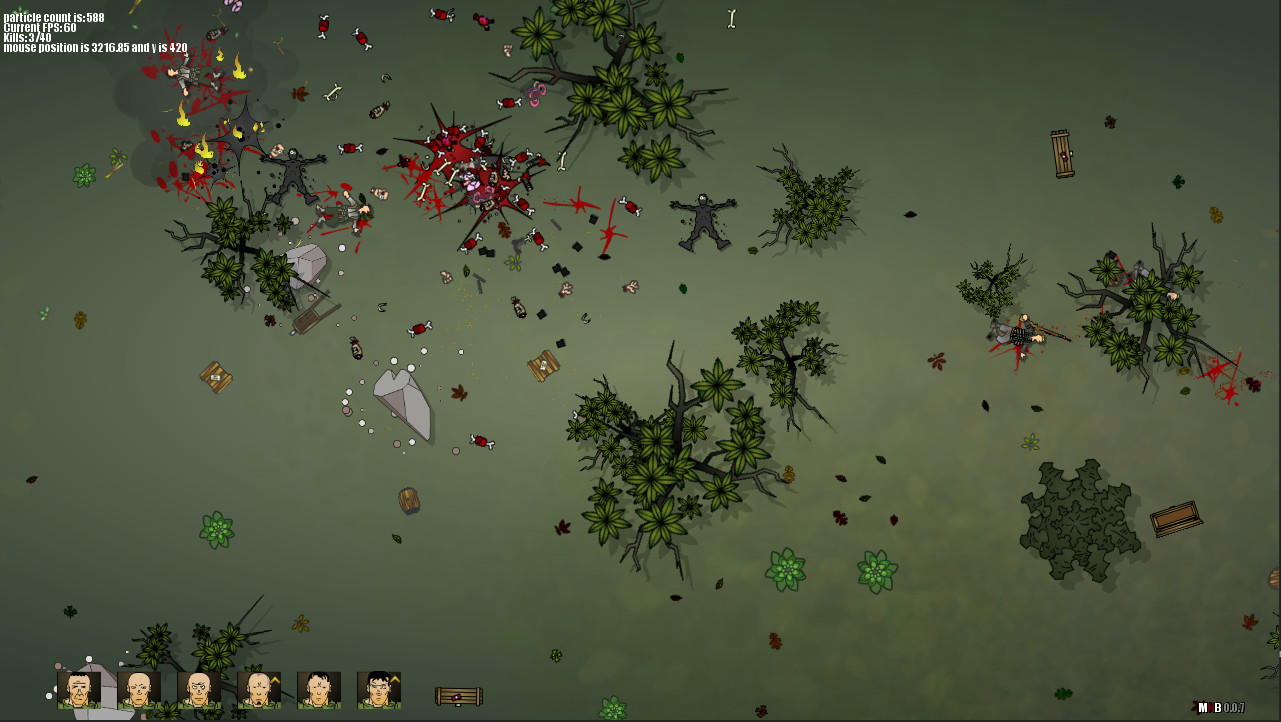
Task: Click the wooden crate in the top-right area
Action: [x=1062, y=152]
